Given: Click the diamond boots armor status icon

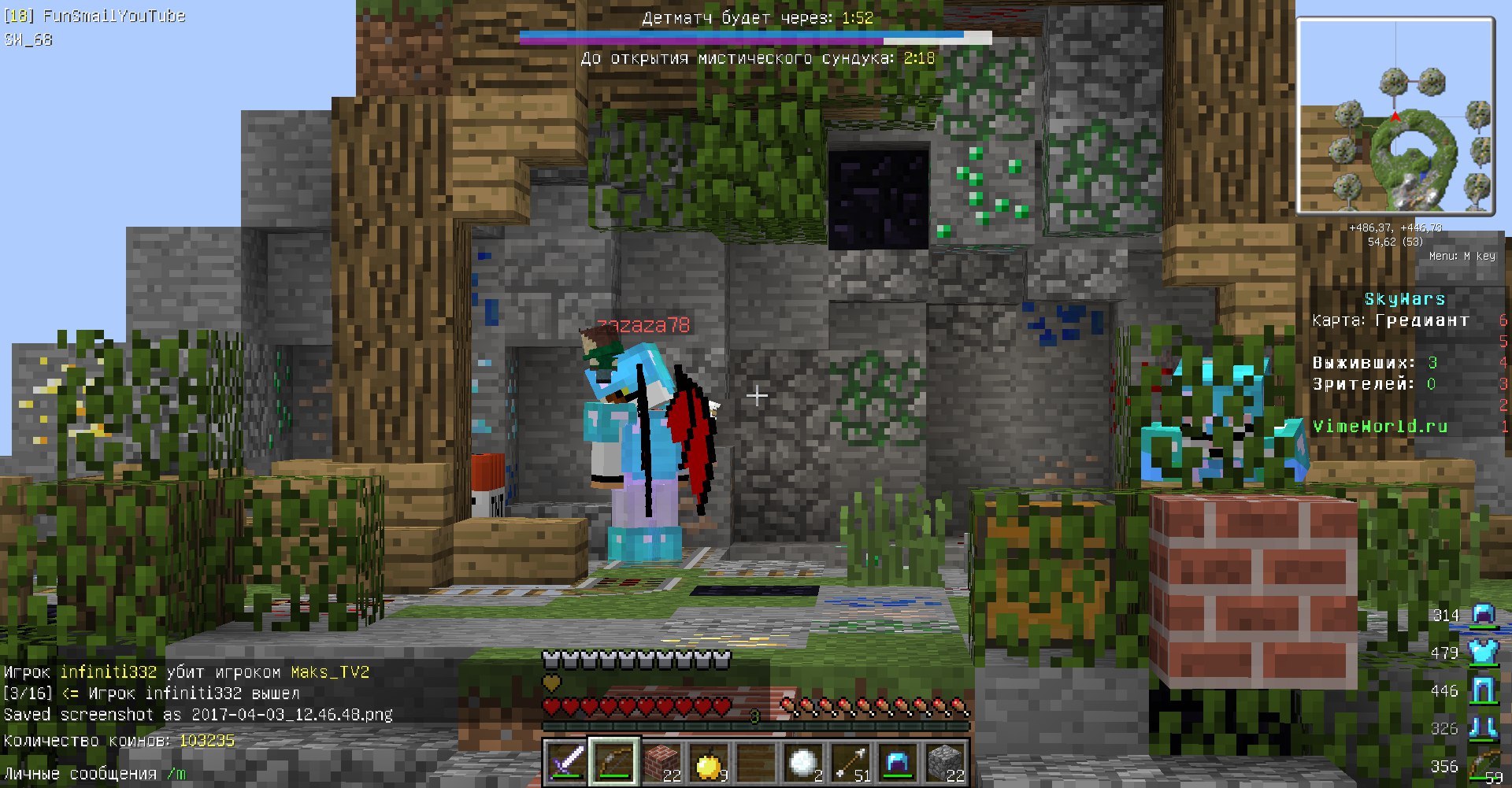Looking at the screenshot, I should pos(1484,728).
